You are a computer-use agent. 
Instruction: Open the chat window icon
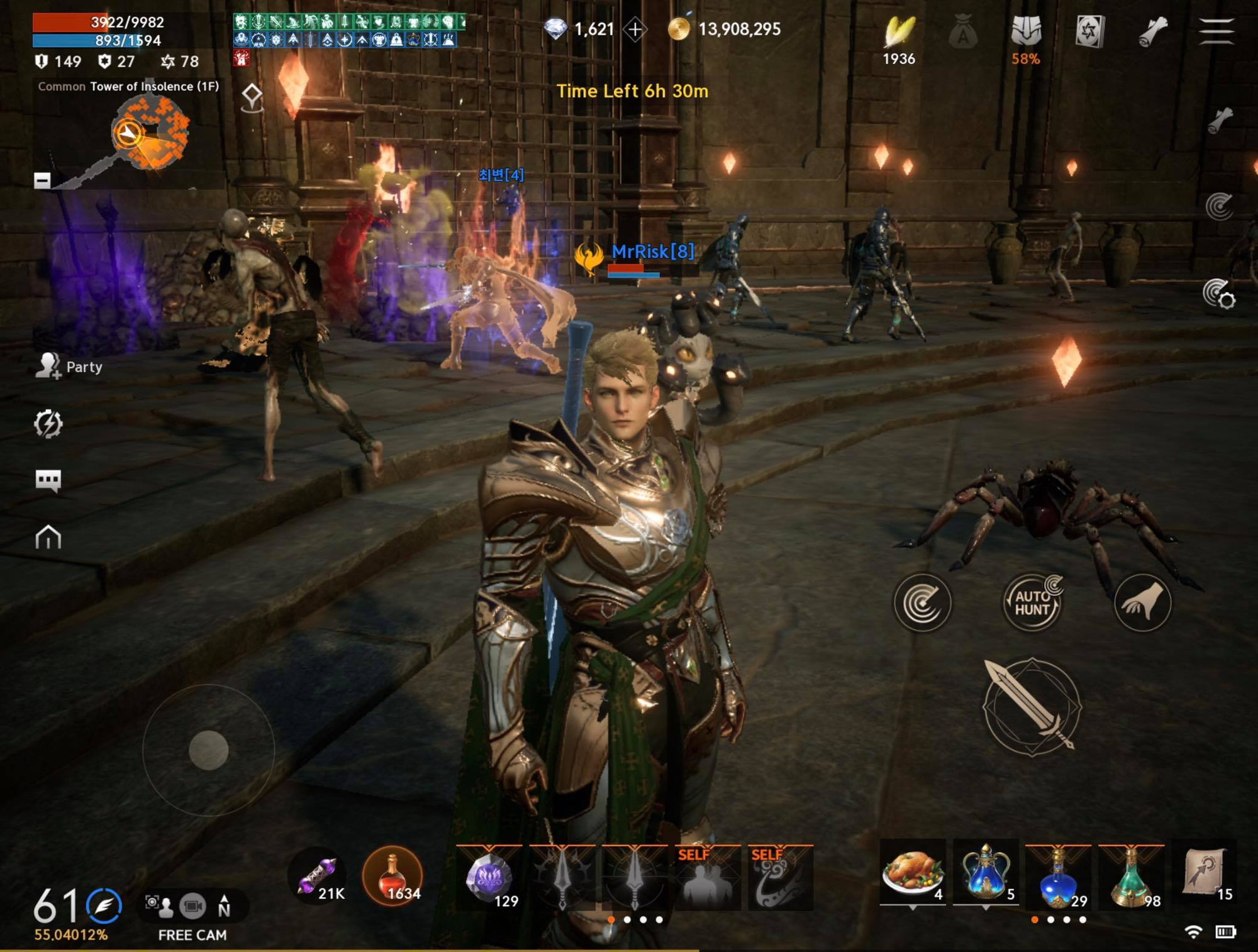(50, 481)
